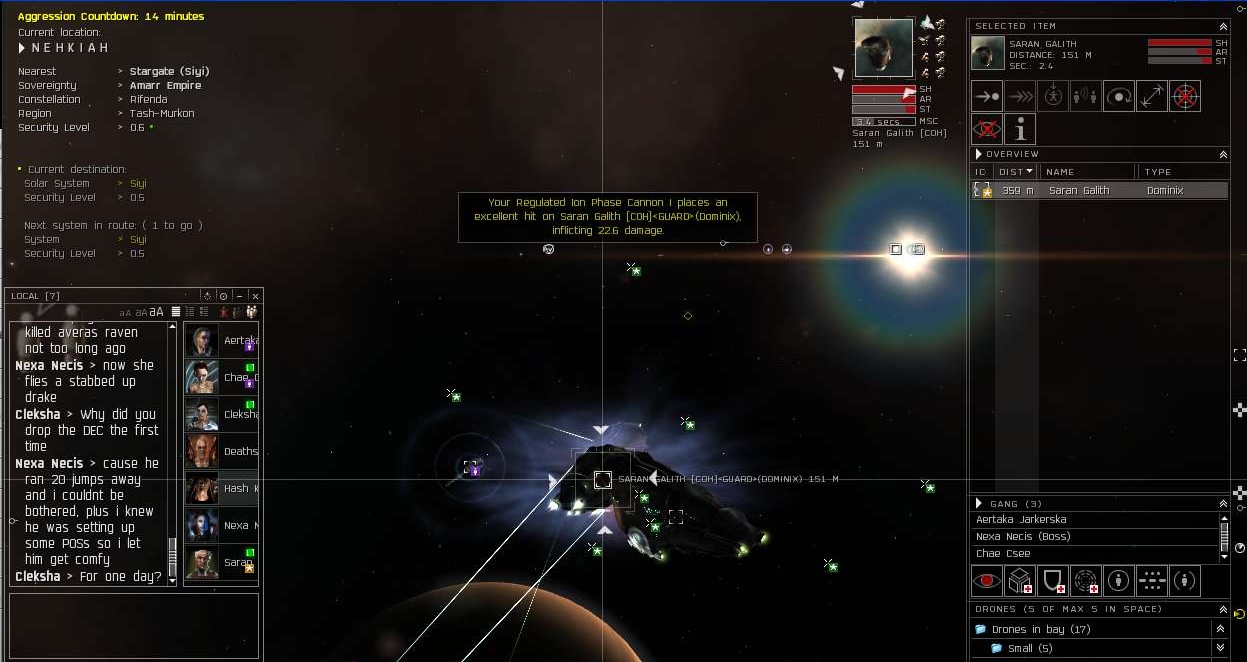The image size is (1247, 662).
Task: Stop looking at target via crossed-eye icon
Action: tap(987, 129)
